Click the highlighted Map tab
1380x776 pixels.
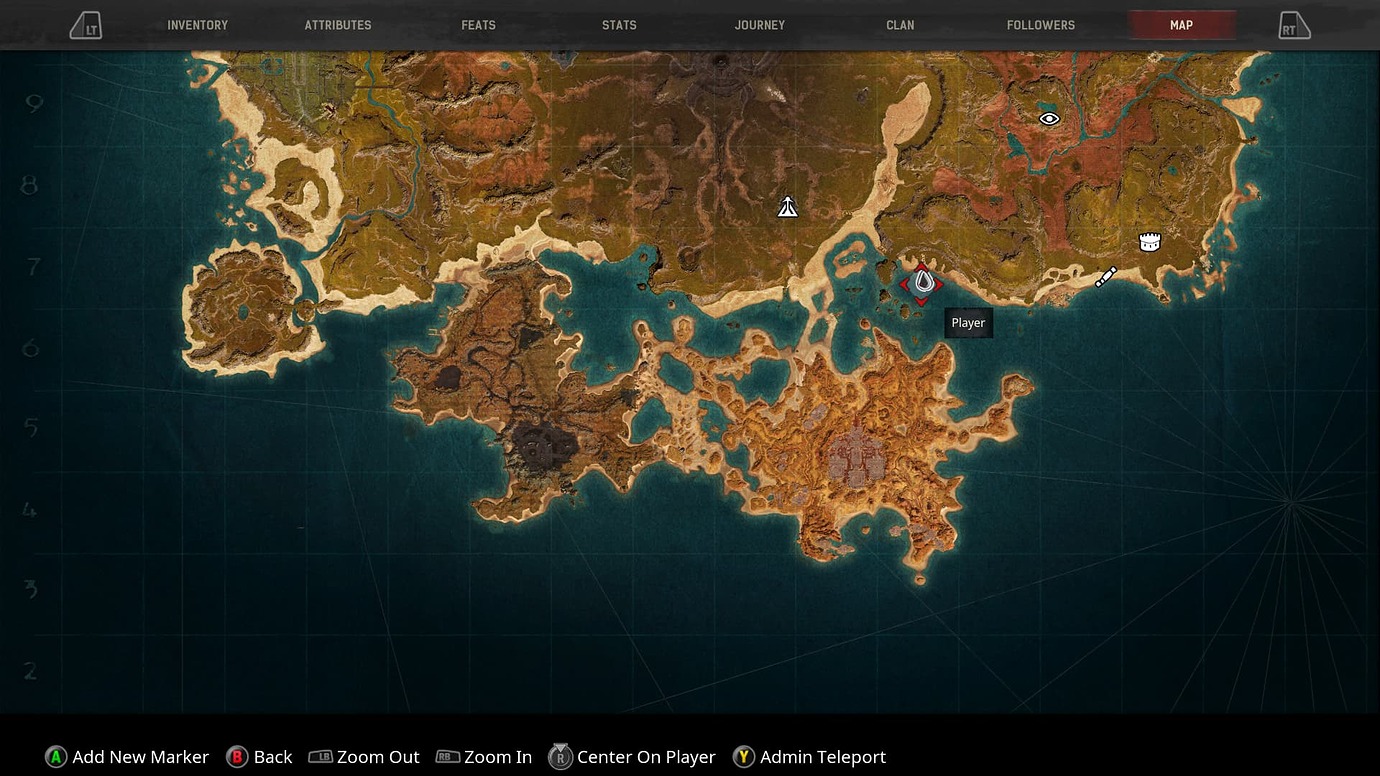[x=1181, y=25]
